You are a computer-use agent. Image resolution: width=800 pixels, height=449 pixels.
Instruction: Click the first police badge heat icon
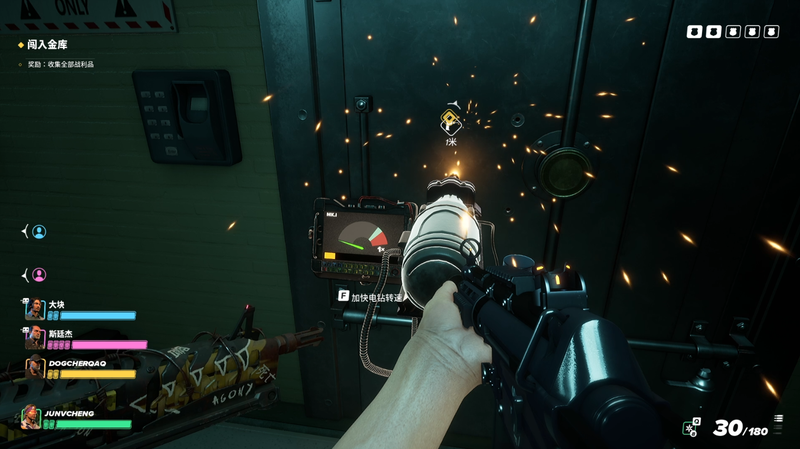click(693, 32)
